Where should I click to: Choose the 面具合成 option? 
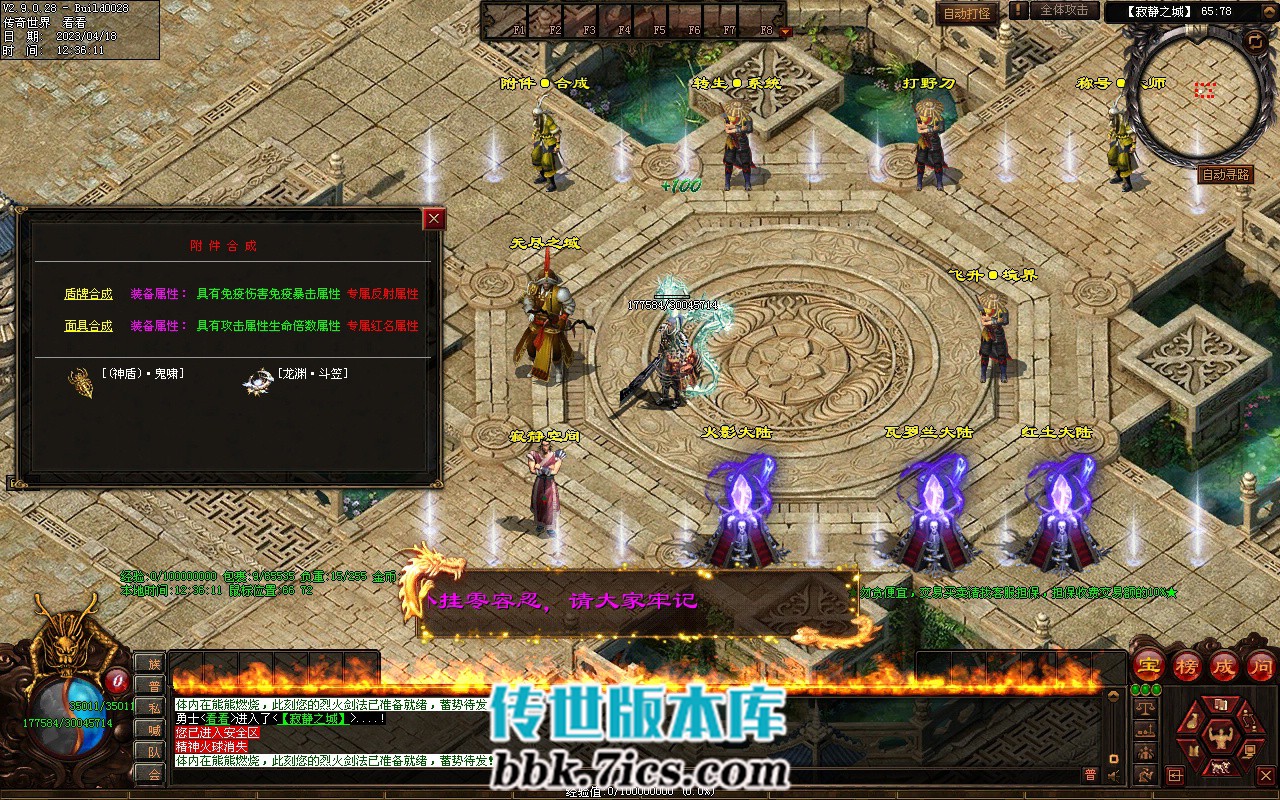tap(88, 326)
